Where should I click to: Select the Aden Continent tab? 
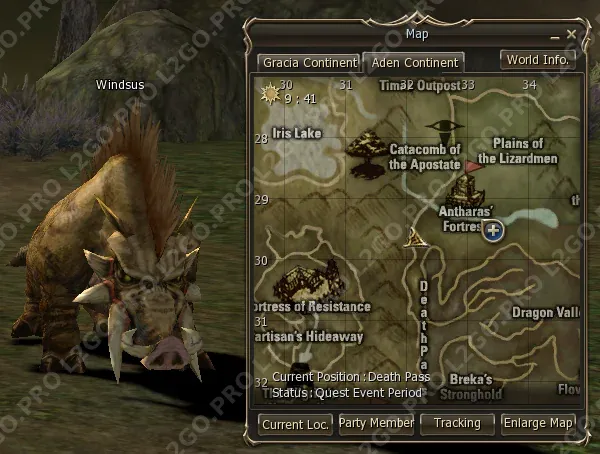pyautogui.click(x=415, y=62)
